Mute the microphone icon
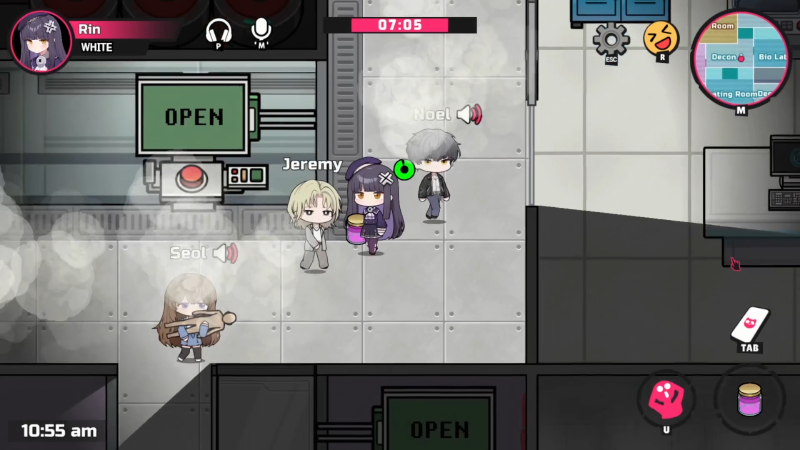800x450 pixels. click(x=262, y=30)
